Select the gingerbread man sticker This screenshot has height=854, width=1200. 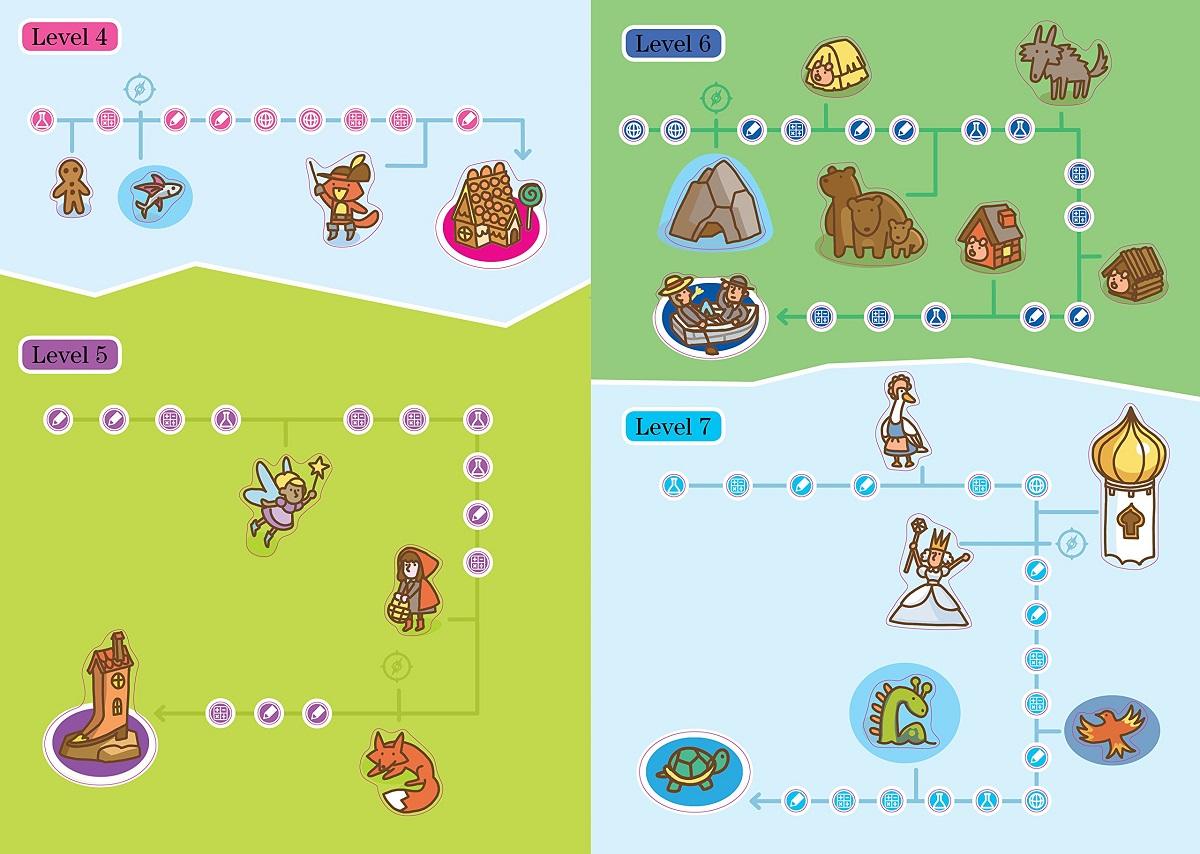(x=71, y=187)
